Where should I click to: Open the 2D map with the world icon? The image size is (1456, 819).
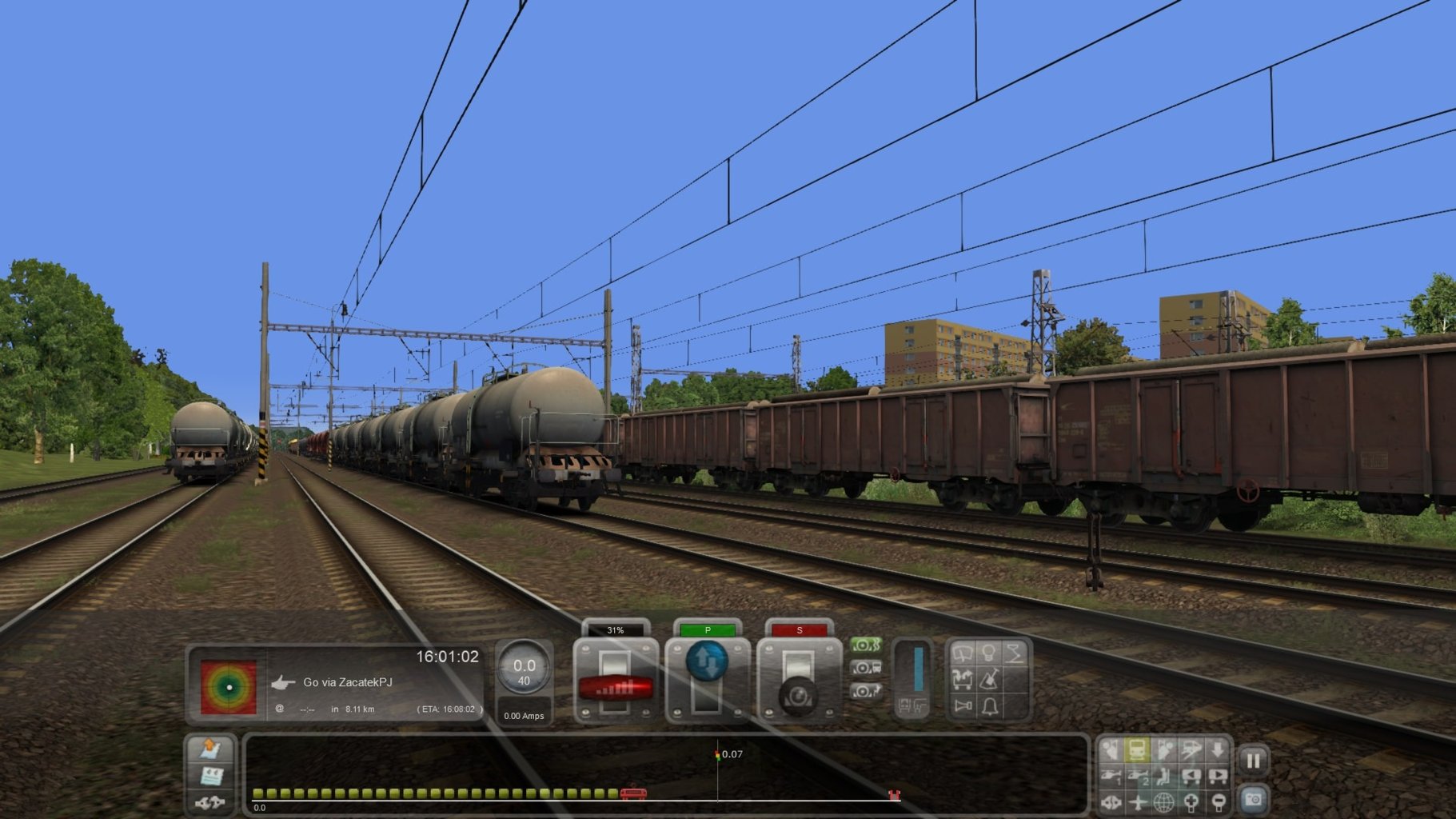1164,804
